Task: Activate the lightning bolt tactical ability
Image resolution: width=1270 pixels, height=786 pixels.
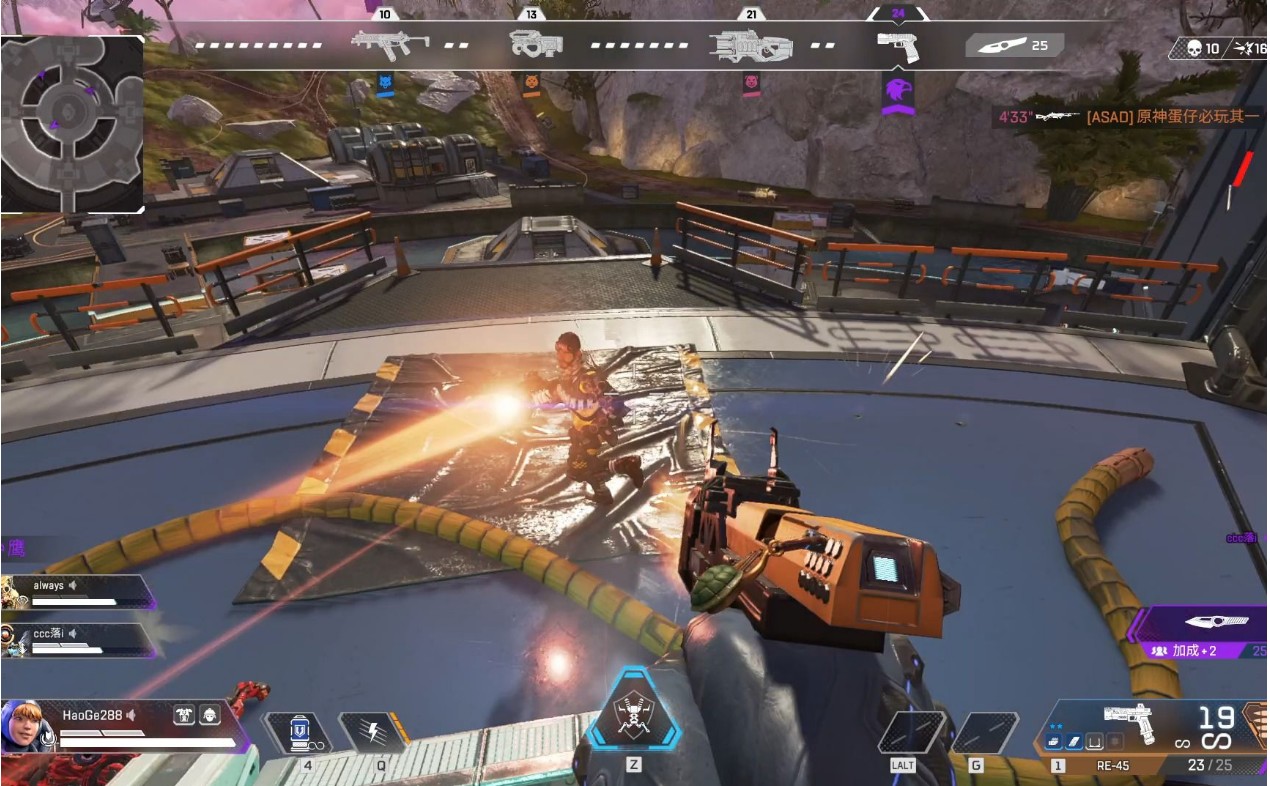Action: click(x=373, y=733)
